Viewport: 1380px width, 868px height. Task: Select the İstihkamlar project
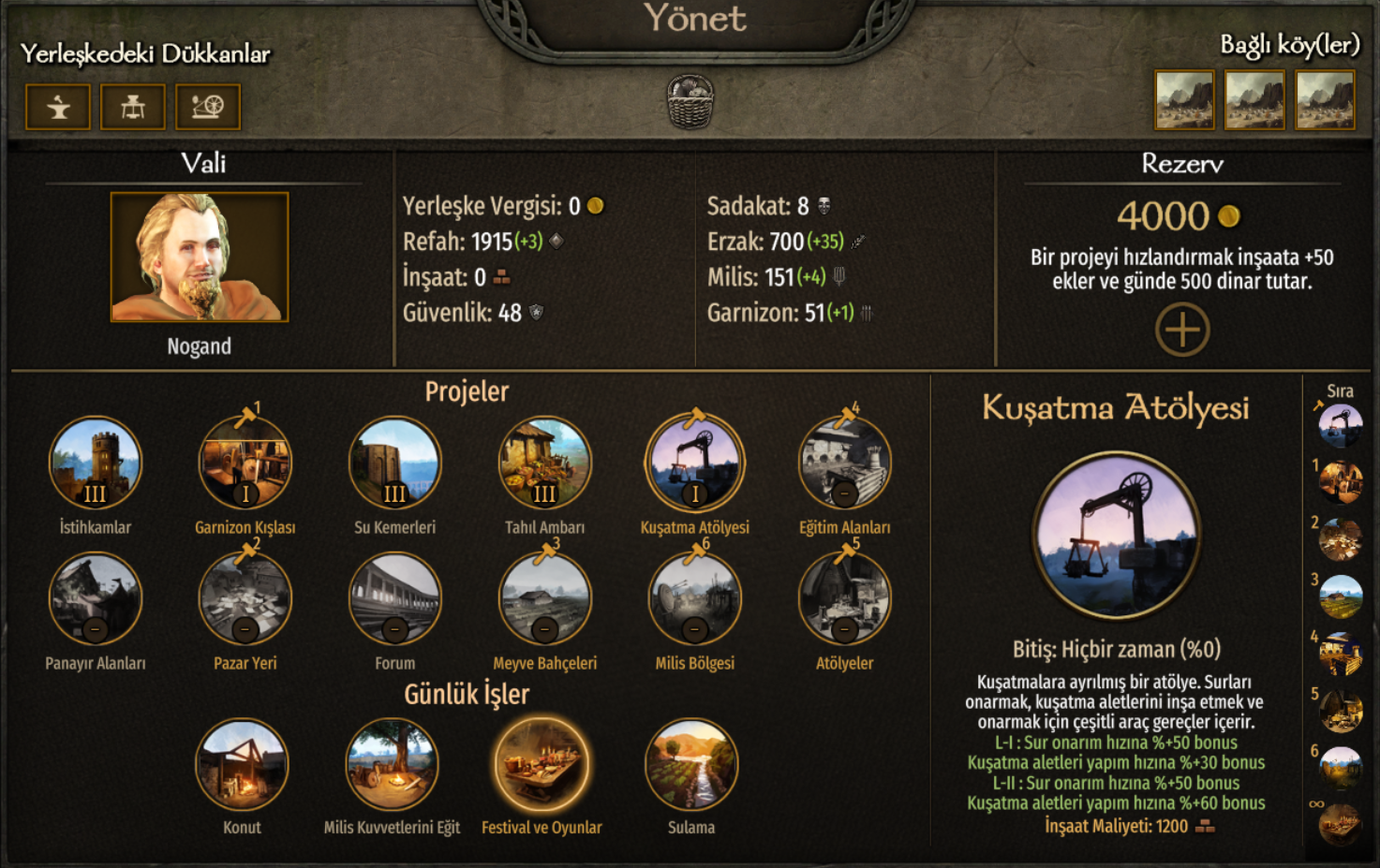click(x=96, y=463)
